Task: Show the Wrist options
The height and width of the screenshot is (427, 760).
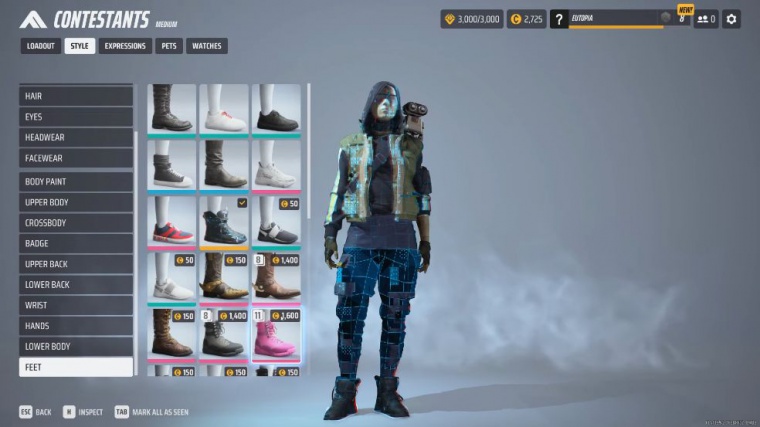Action: coord(76,305)
